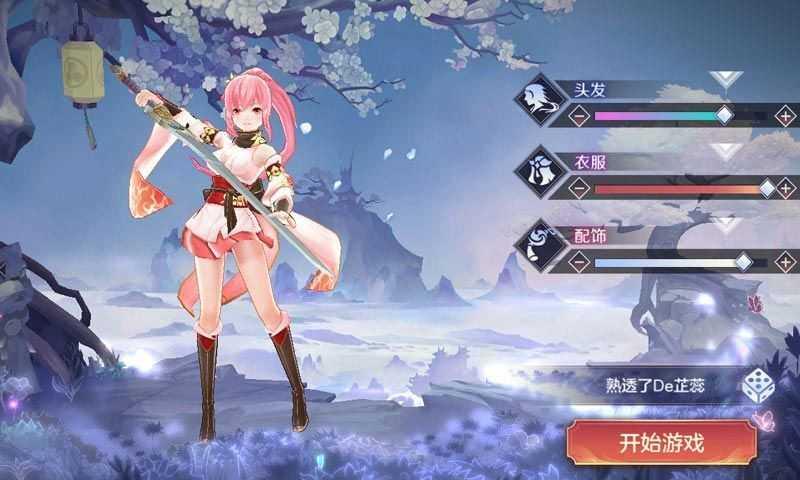Decrease the 头发 hair color value
Viewport: 800px width, 480px height.
point(579,116)
